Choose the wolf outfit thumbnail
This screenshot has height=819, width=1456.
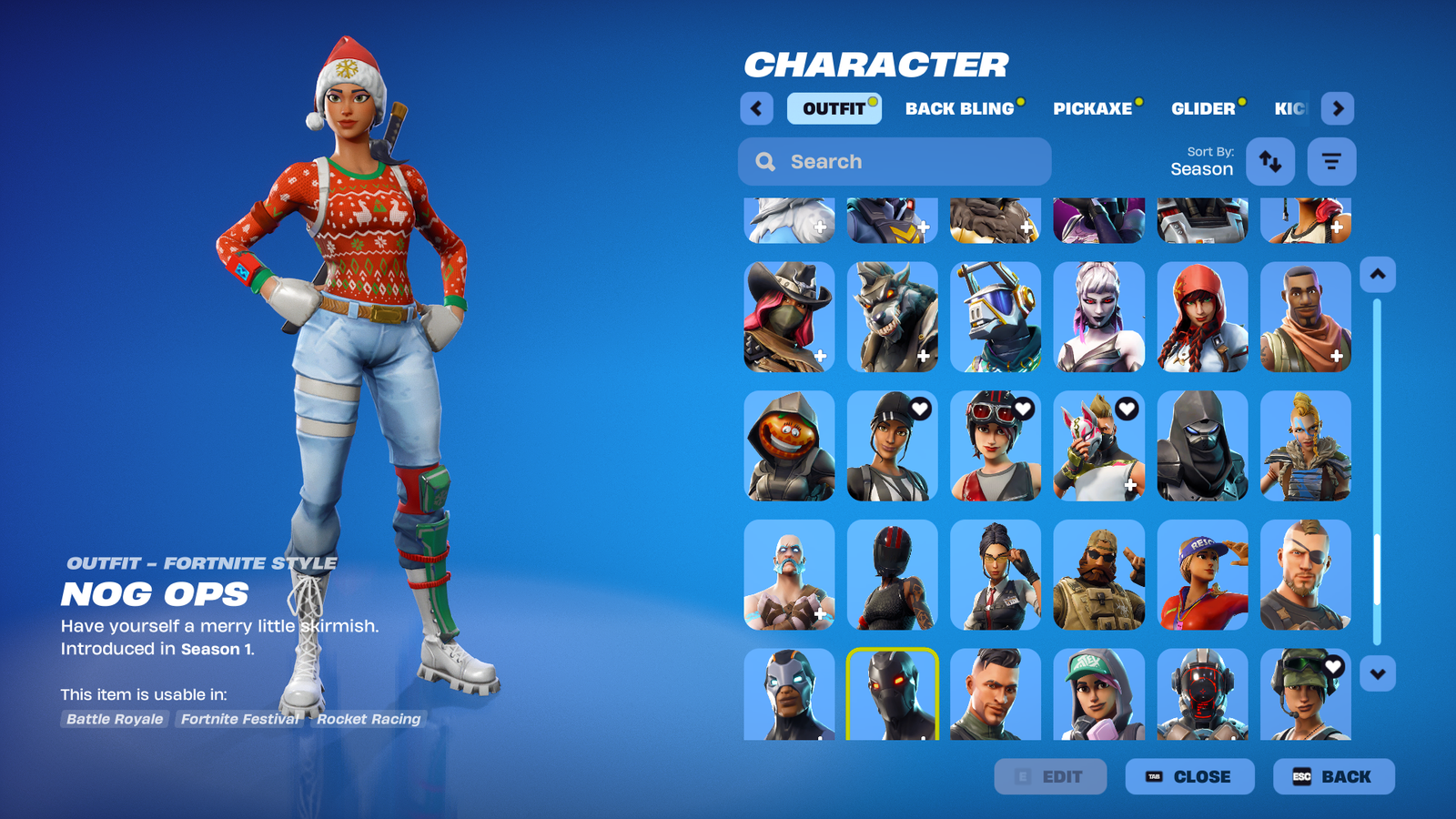coord(892,317)
